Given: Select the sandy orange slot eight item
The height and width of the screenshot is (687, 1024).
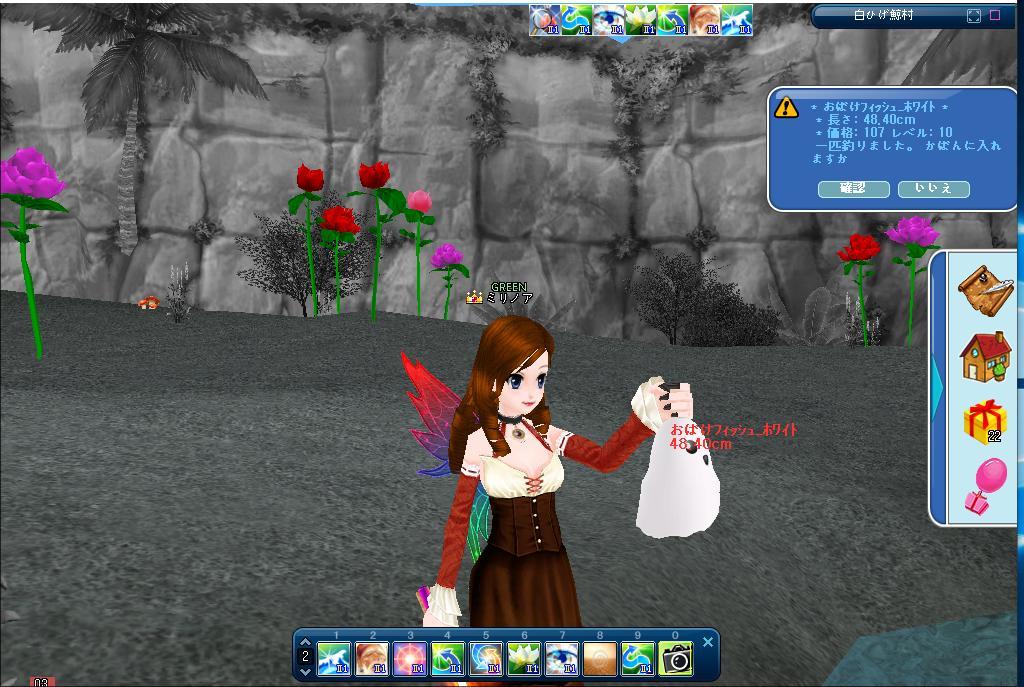Looking at the screenshot, I should pos(599,659).
